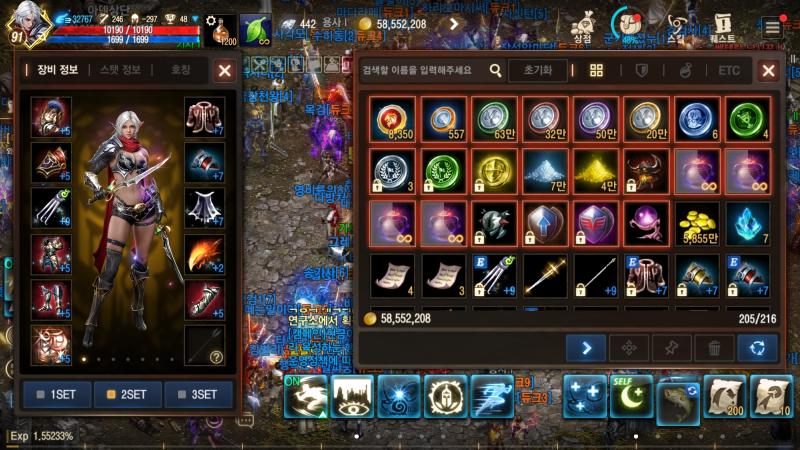Click the refresh arrows button in inventory
The width and height of the screenshot is (800, 450).
(757, 347)
